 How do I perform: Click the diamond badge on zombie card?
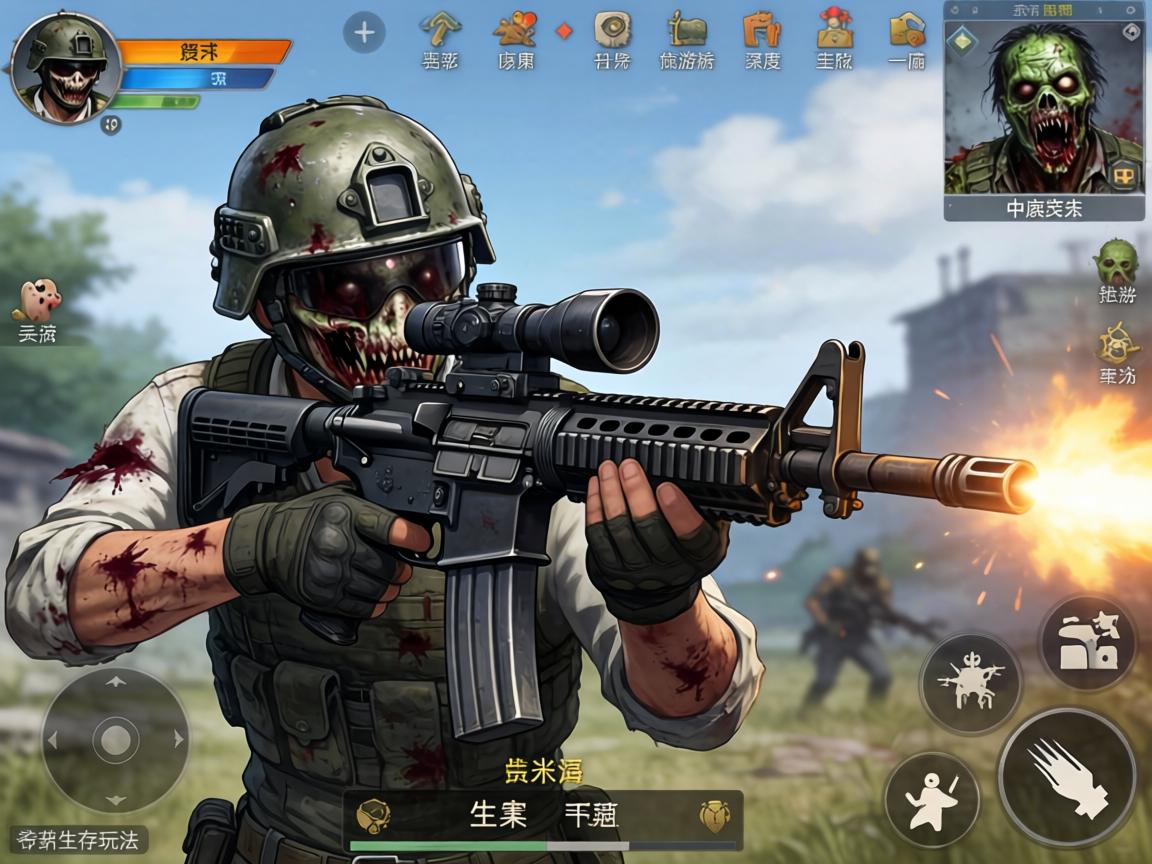point(963,42)
